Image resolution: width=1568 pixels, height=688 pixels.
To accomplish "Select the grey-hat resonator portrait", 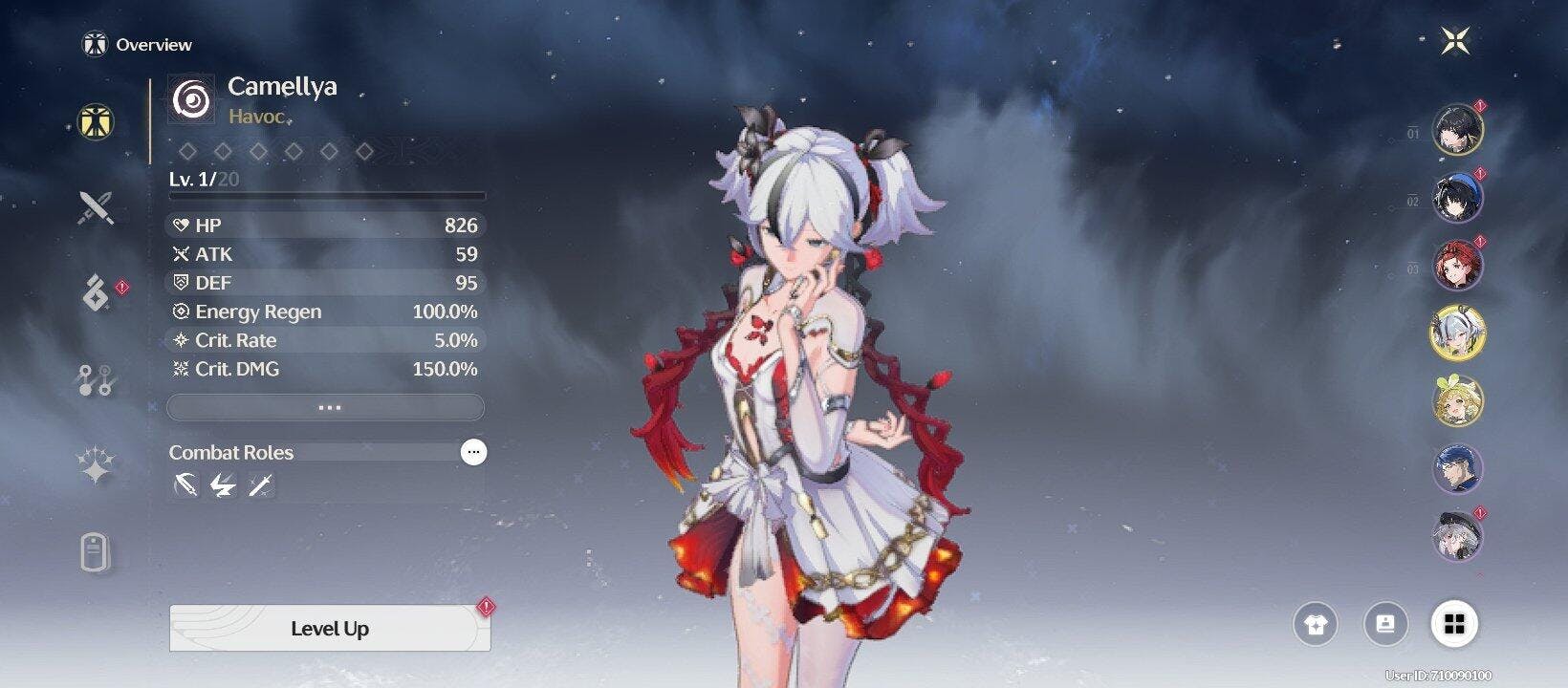I will 1457,535.
